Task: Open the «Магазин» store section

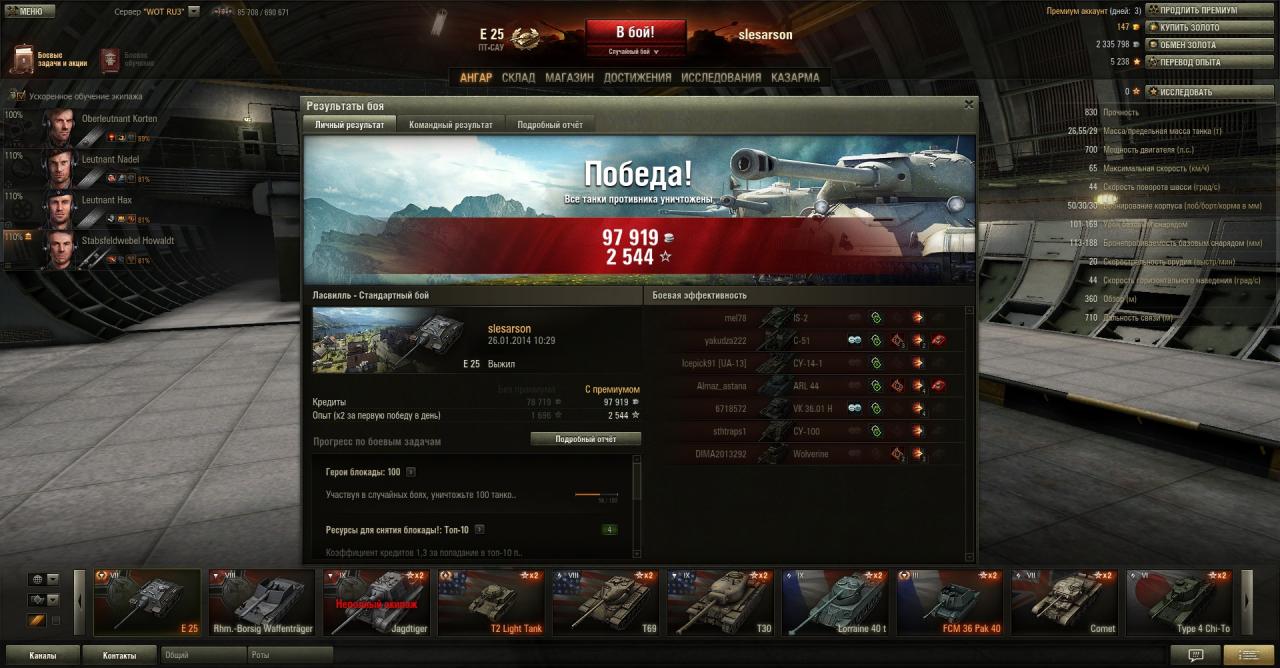Action: tap(569, 77)
